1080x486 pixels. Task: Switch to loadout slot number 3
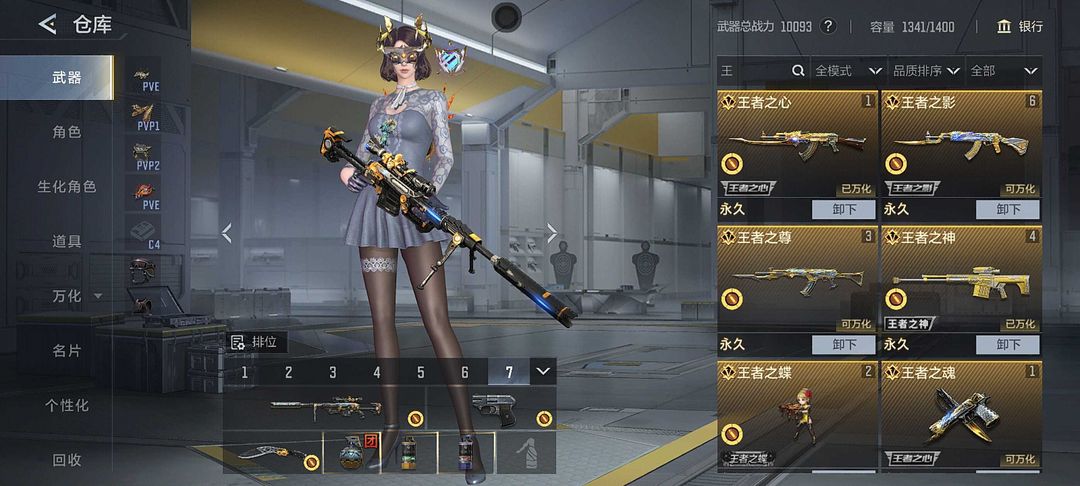click(333, 373)
